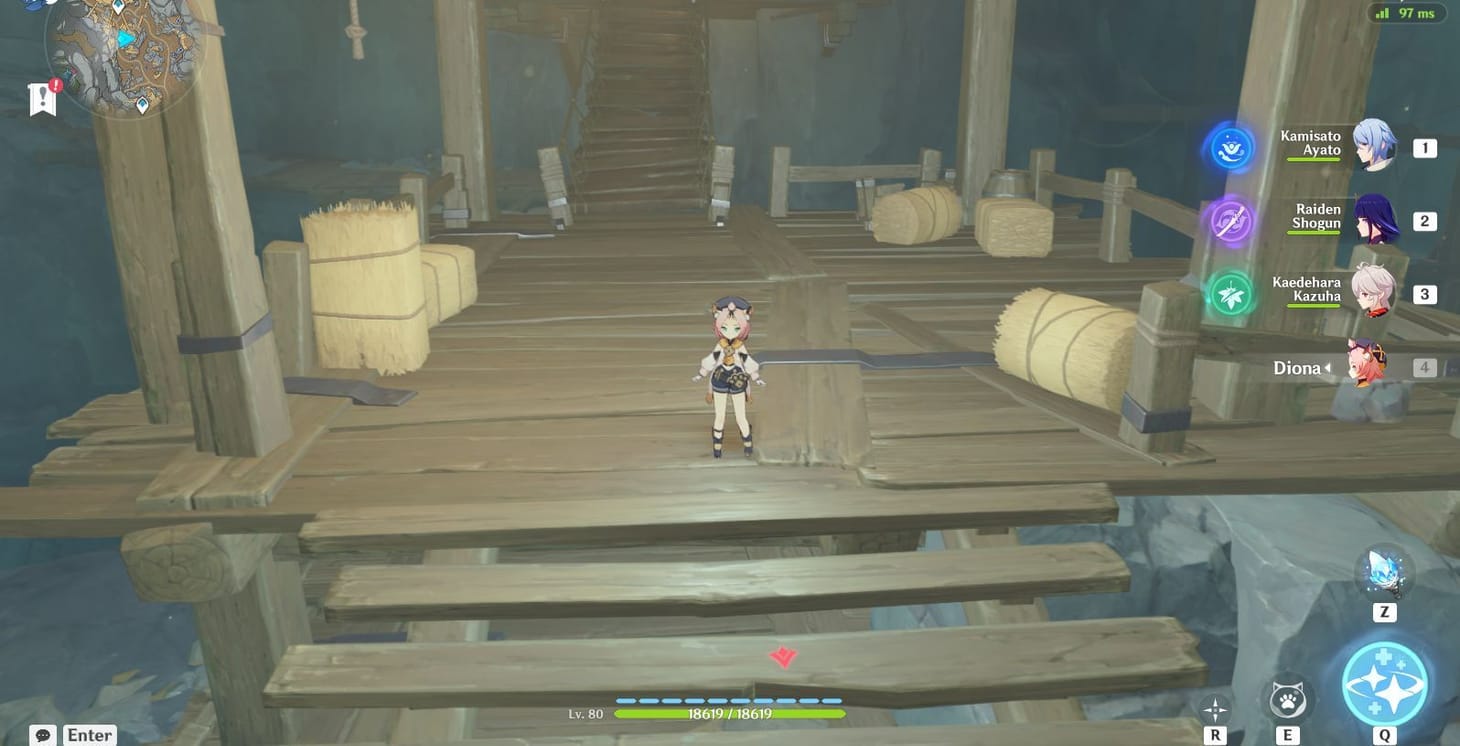Switch to Raiden Shogun's portrait
Viewport: 1460px width, 746px height.
1376,220
